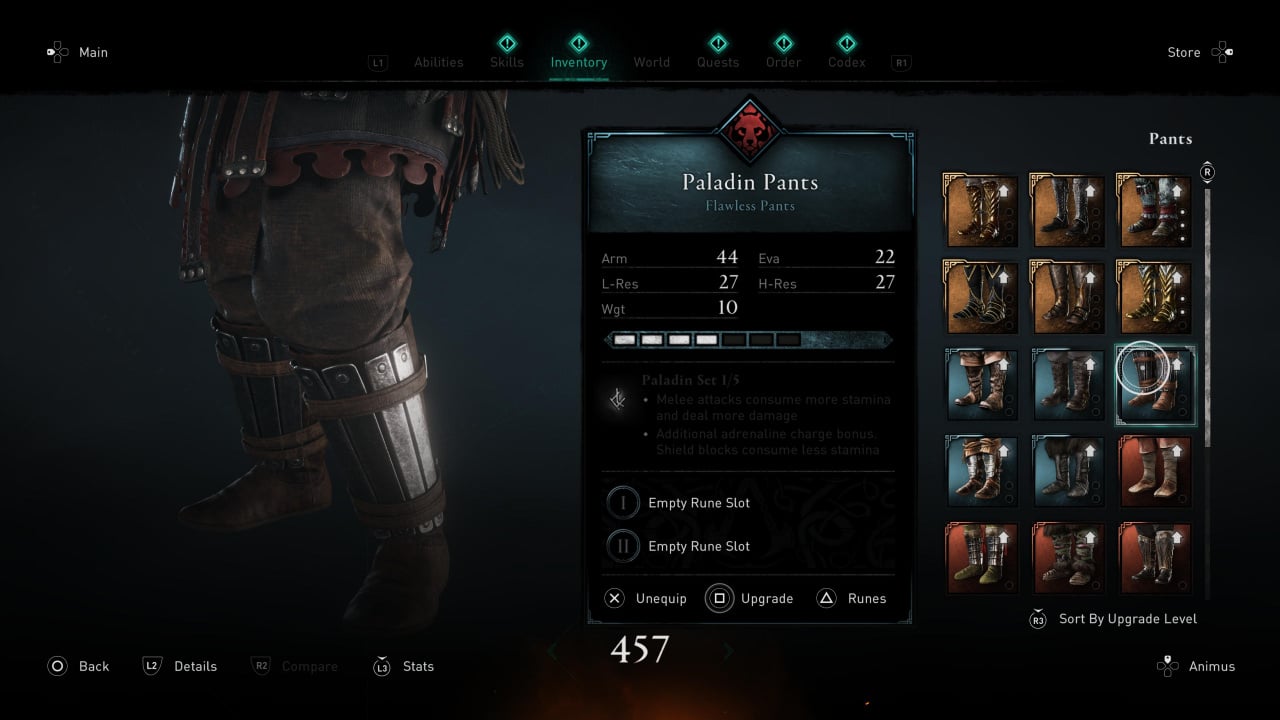The width and height of the screenshot is (1280, 720).
Task: Switch to the Abilities tab
Action: point(438,62)
